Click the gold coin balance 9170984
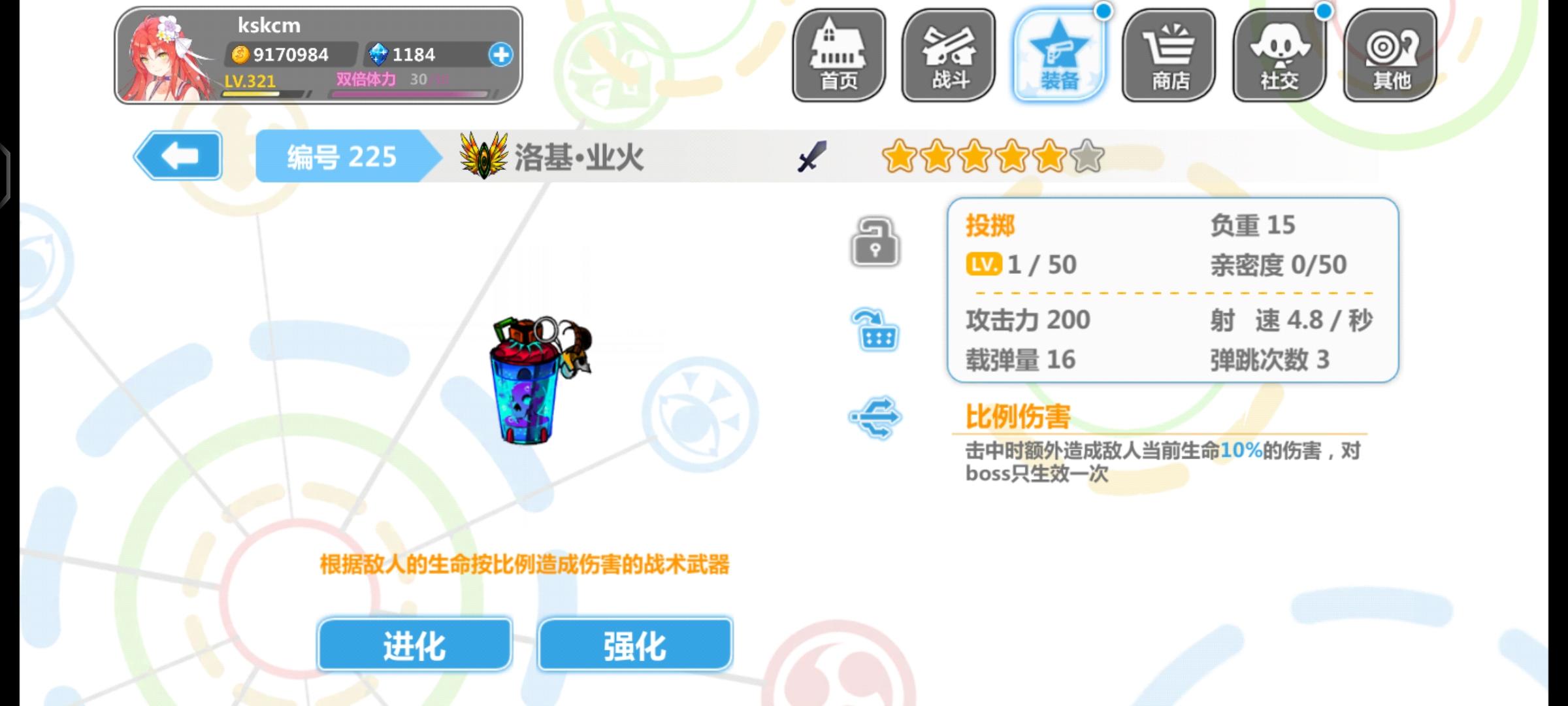 281,54
